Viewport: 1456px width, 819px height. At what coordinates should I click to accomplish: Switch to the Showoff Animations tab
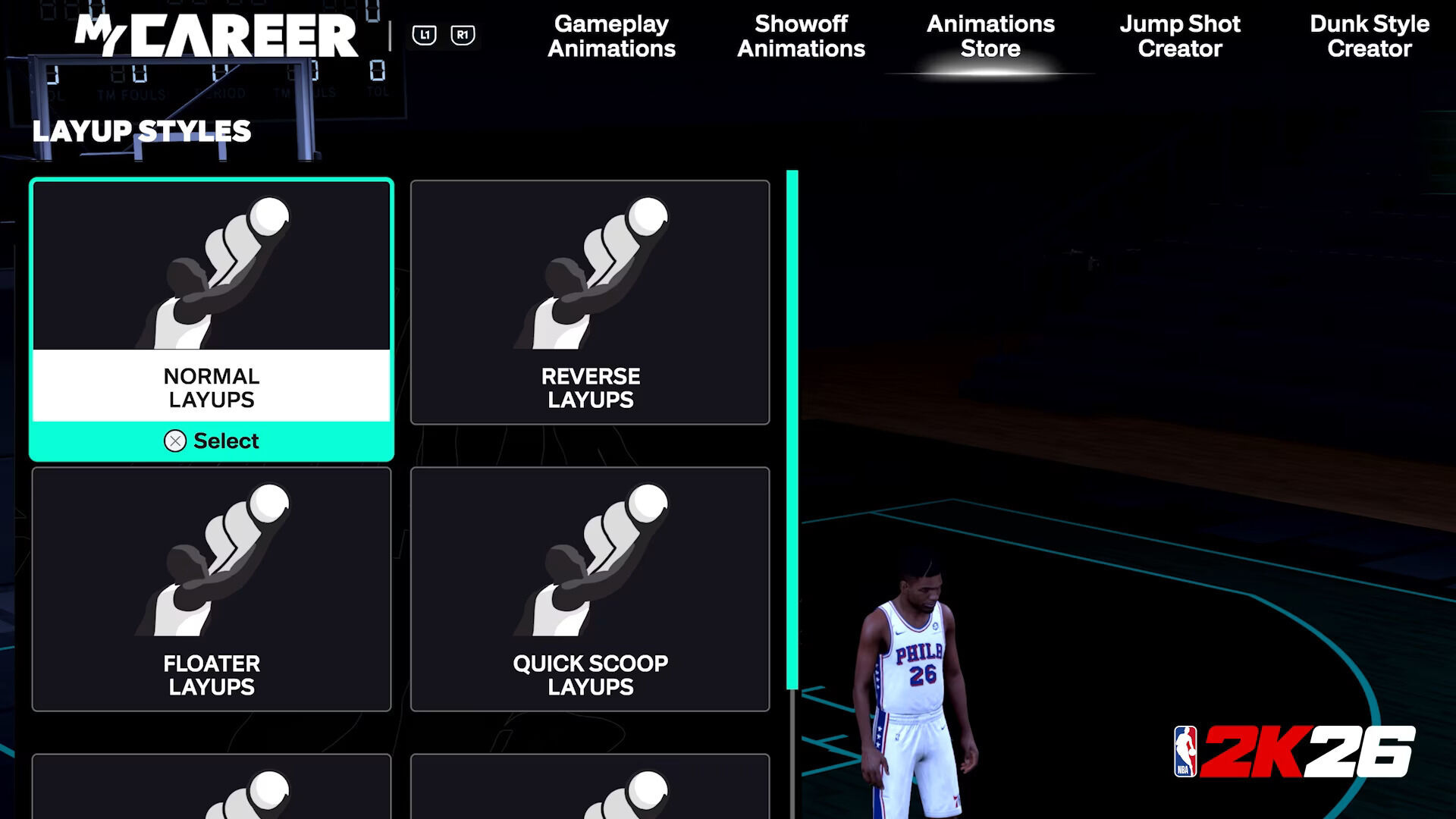(x=802, y=36)
